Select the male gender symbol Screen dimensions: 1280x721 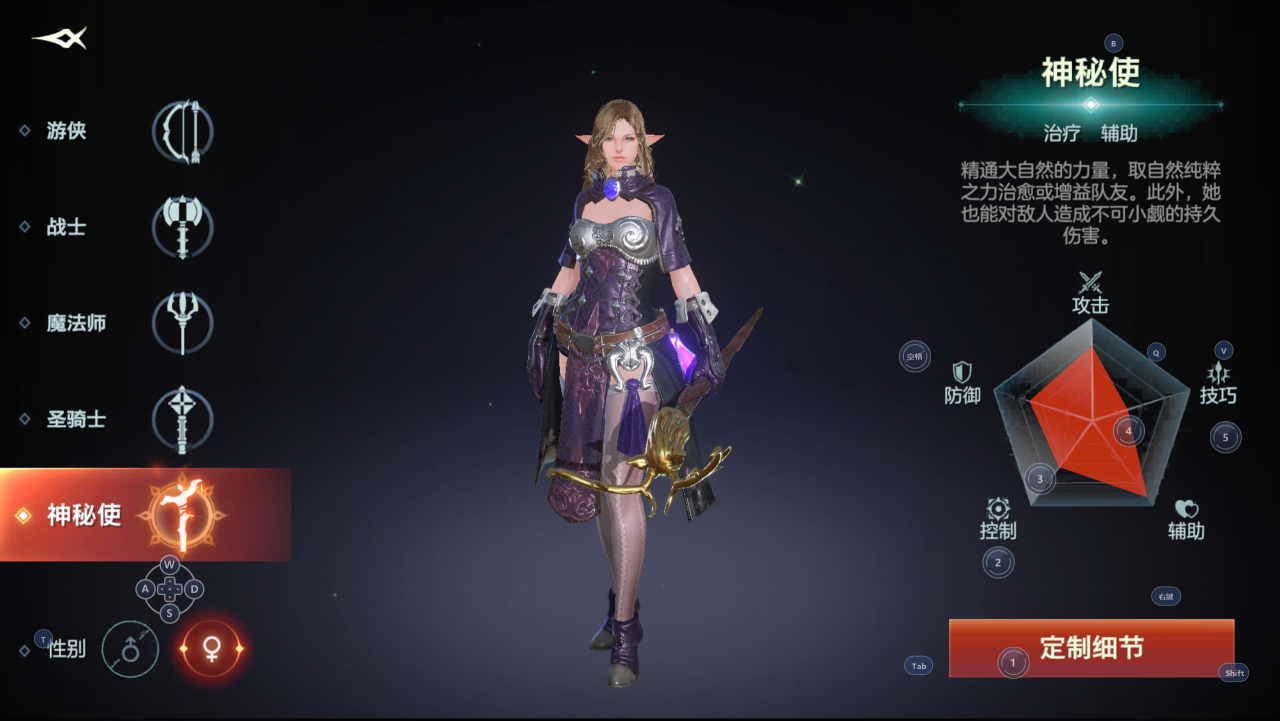[x=130, y=649]
